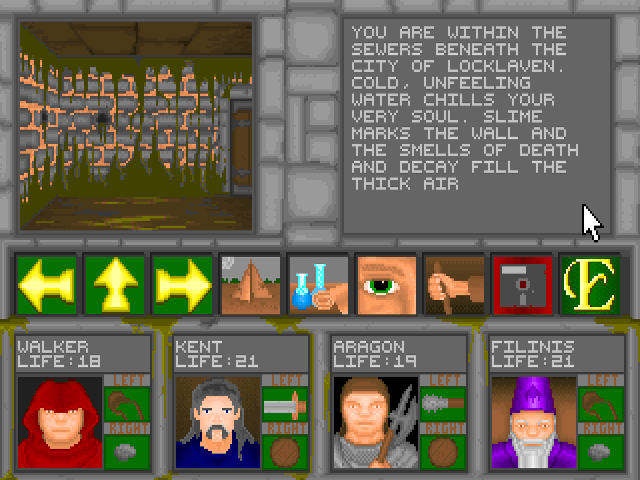
Task: Pick Filinis the wizard's portrait
Action: click(532, 421)
